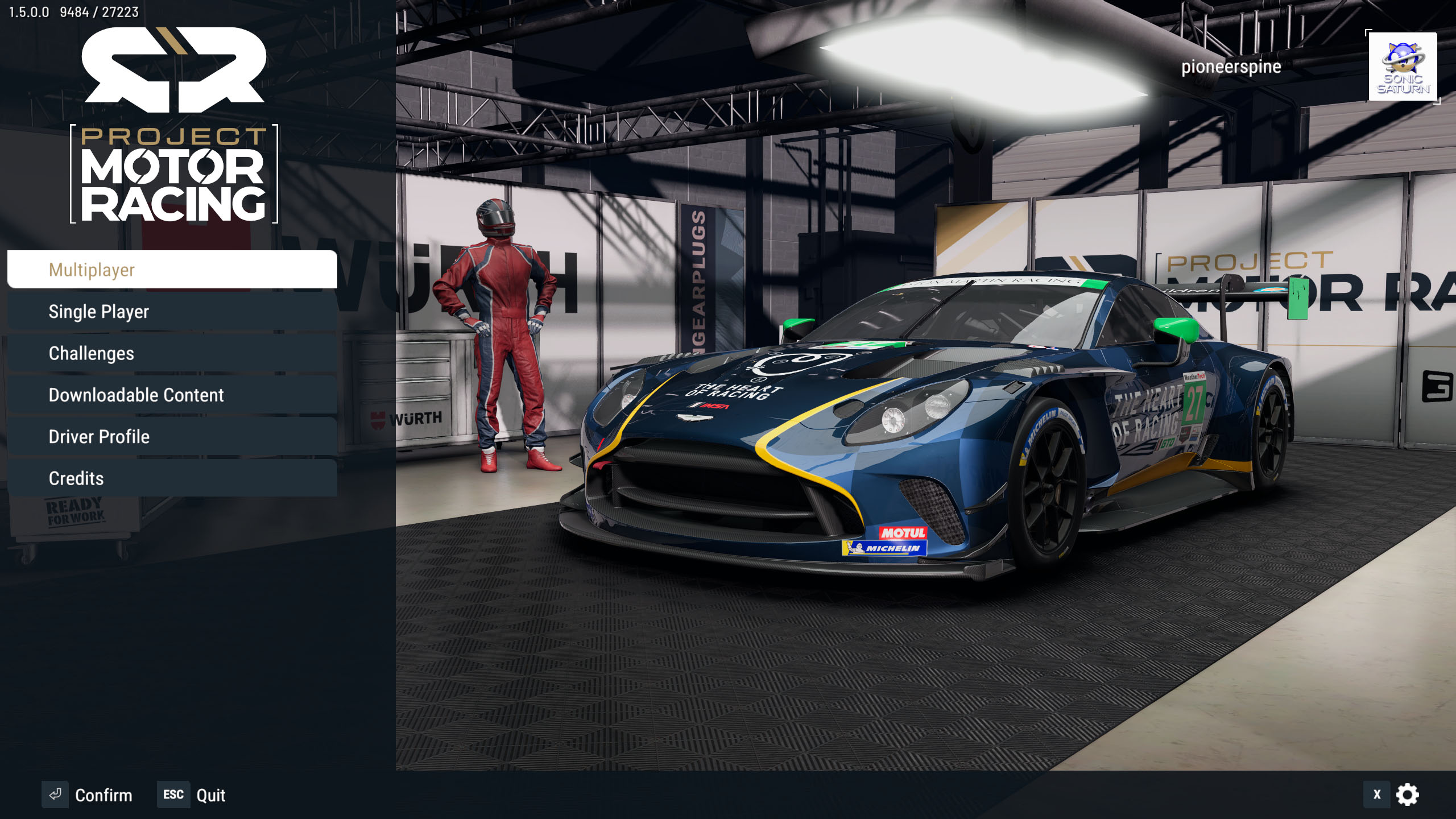1456x819 pixels.
Task: Open the Multiplayer menu
Action: click(172, 270)
